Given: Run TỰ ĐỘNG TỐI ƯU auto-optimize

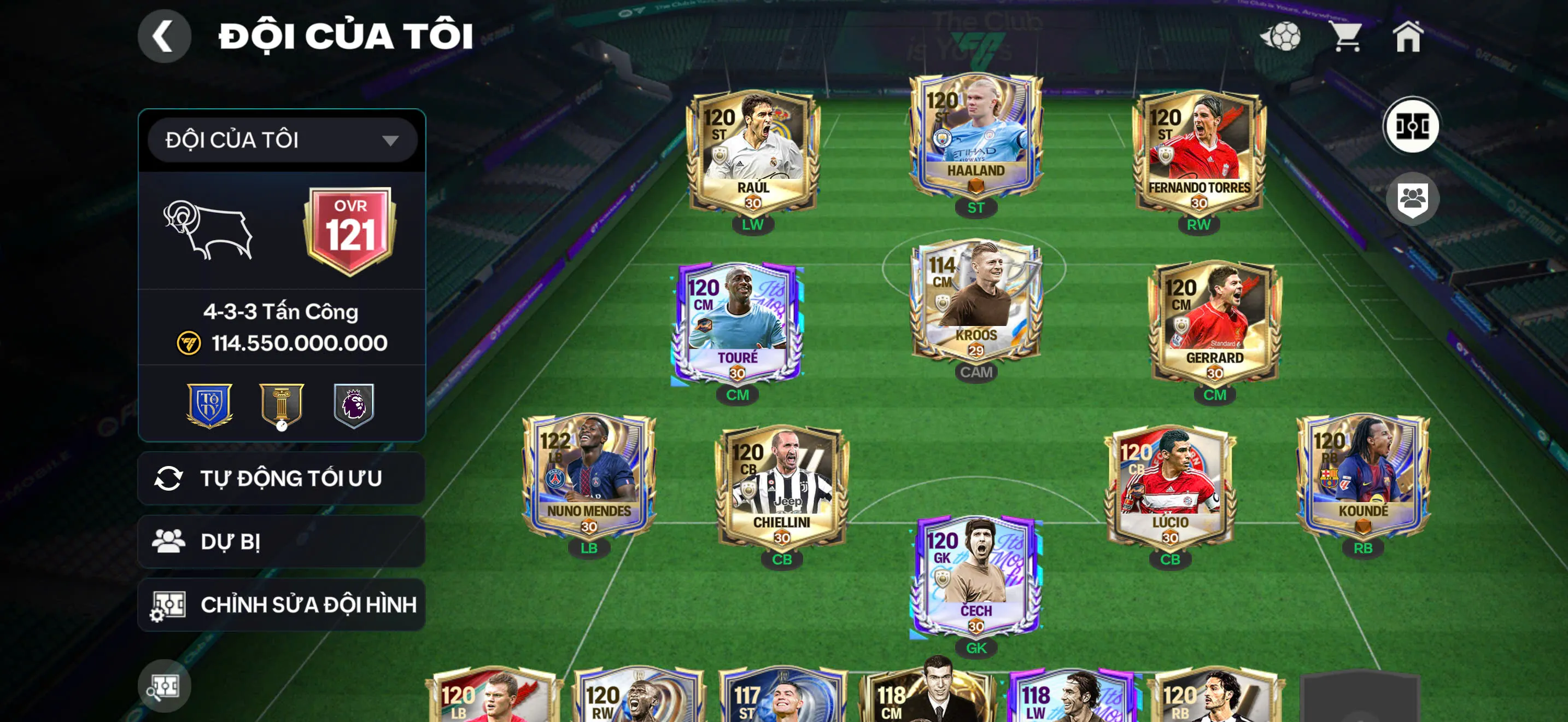Looking at the screenshot, I should coord(280,479).
